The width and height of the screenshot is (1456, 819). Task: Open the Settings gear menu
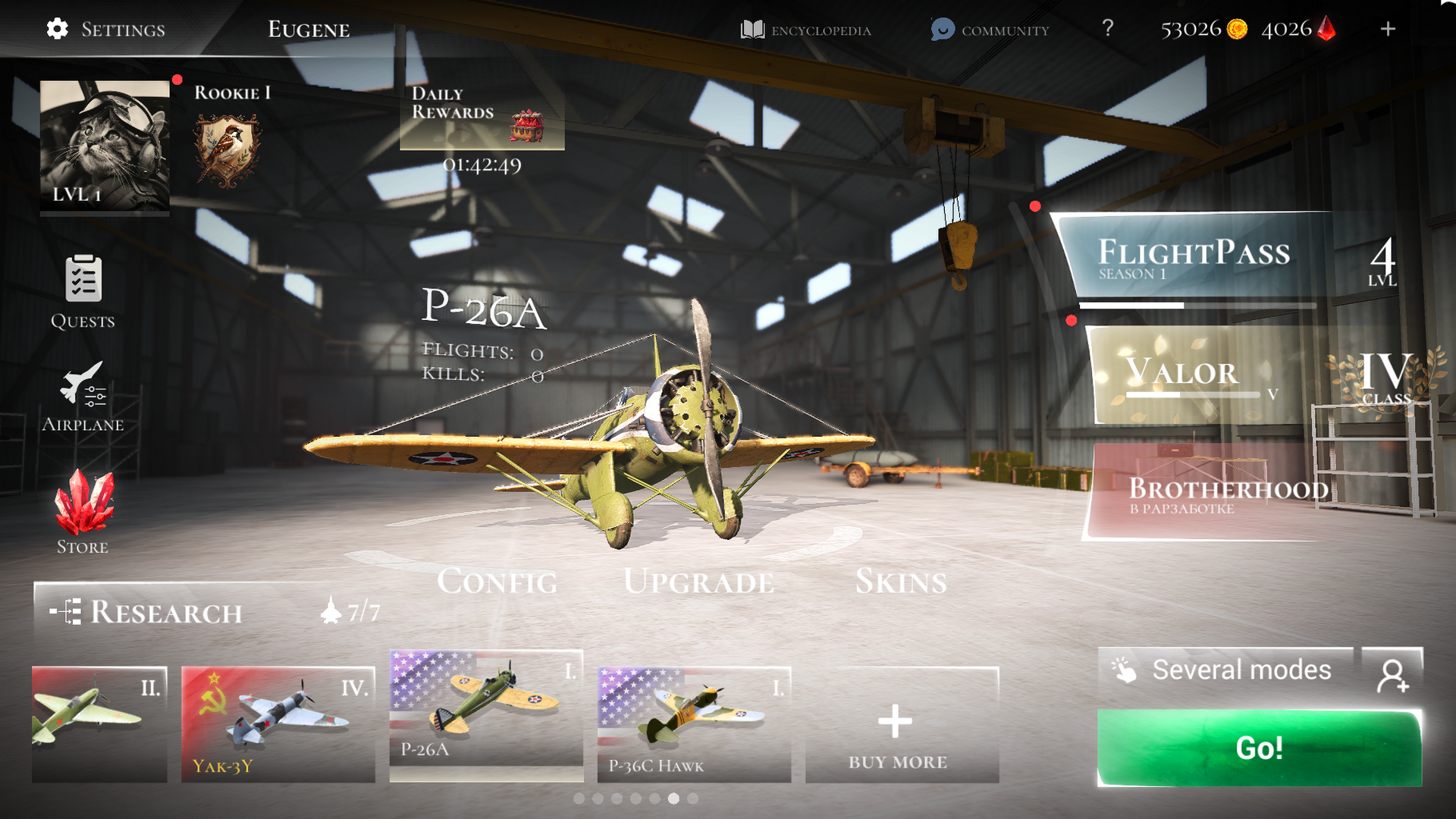tap(56, 29)
